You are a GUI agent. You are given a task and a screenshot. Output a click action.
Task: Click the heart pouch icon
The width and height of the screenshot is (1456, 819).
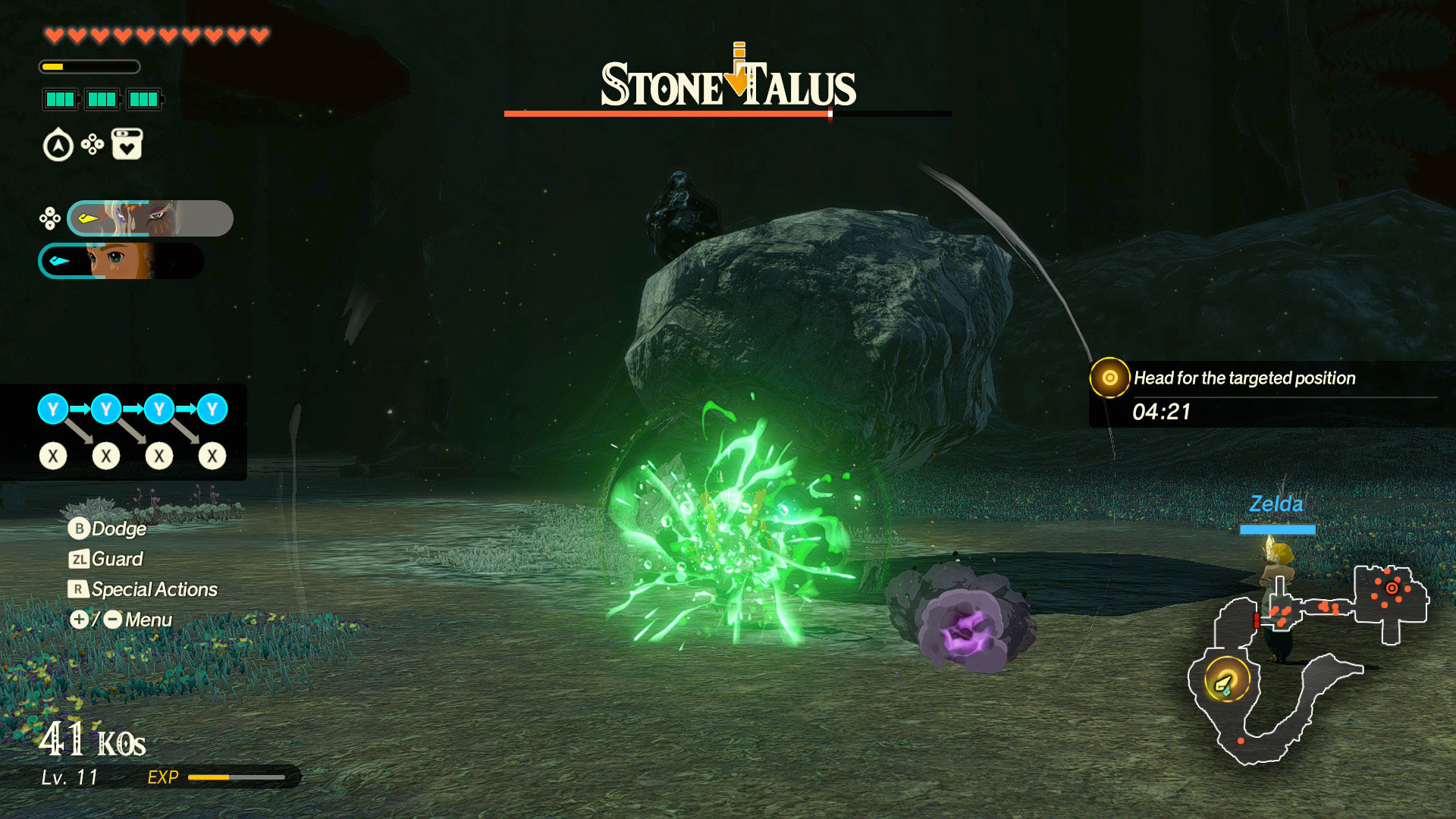coord(127,144)
